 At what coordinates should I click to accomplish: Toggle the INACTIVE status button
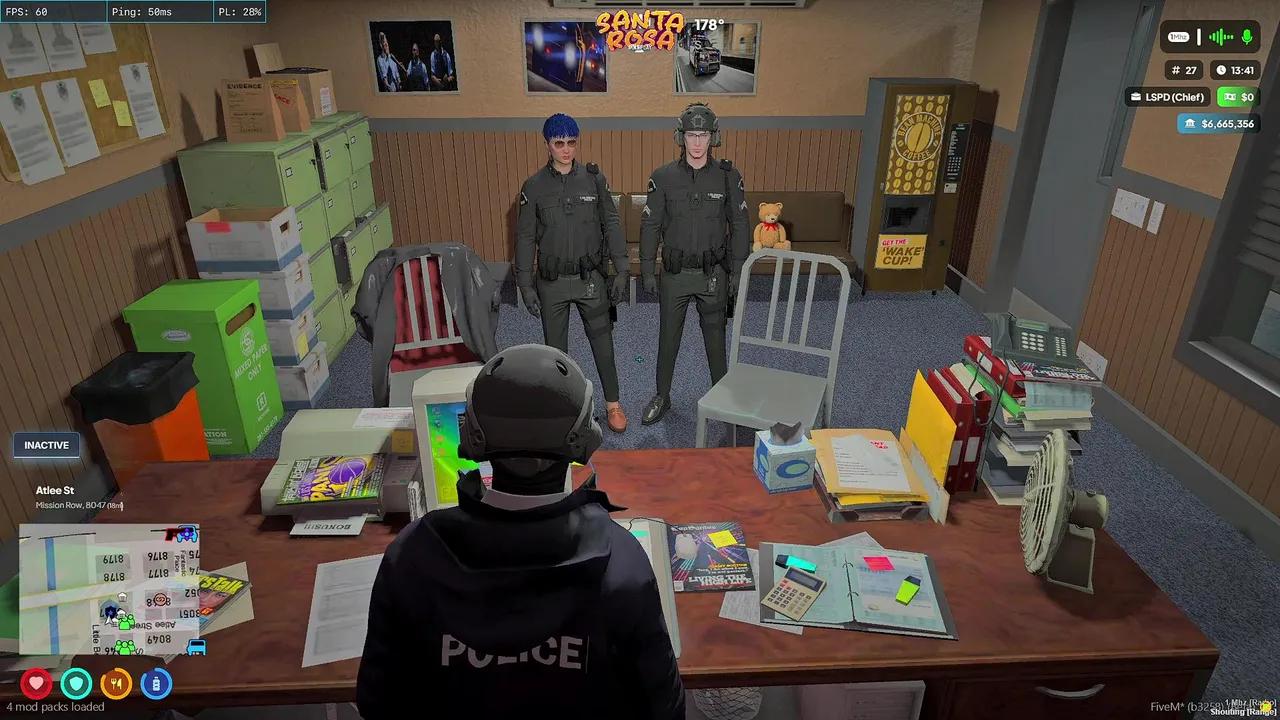point(46,445)
